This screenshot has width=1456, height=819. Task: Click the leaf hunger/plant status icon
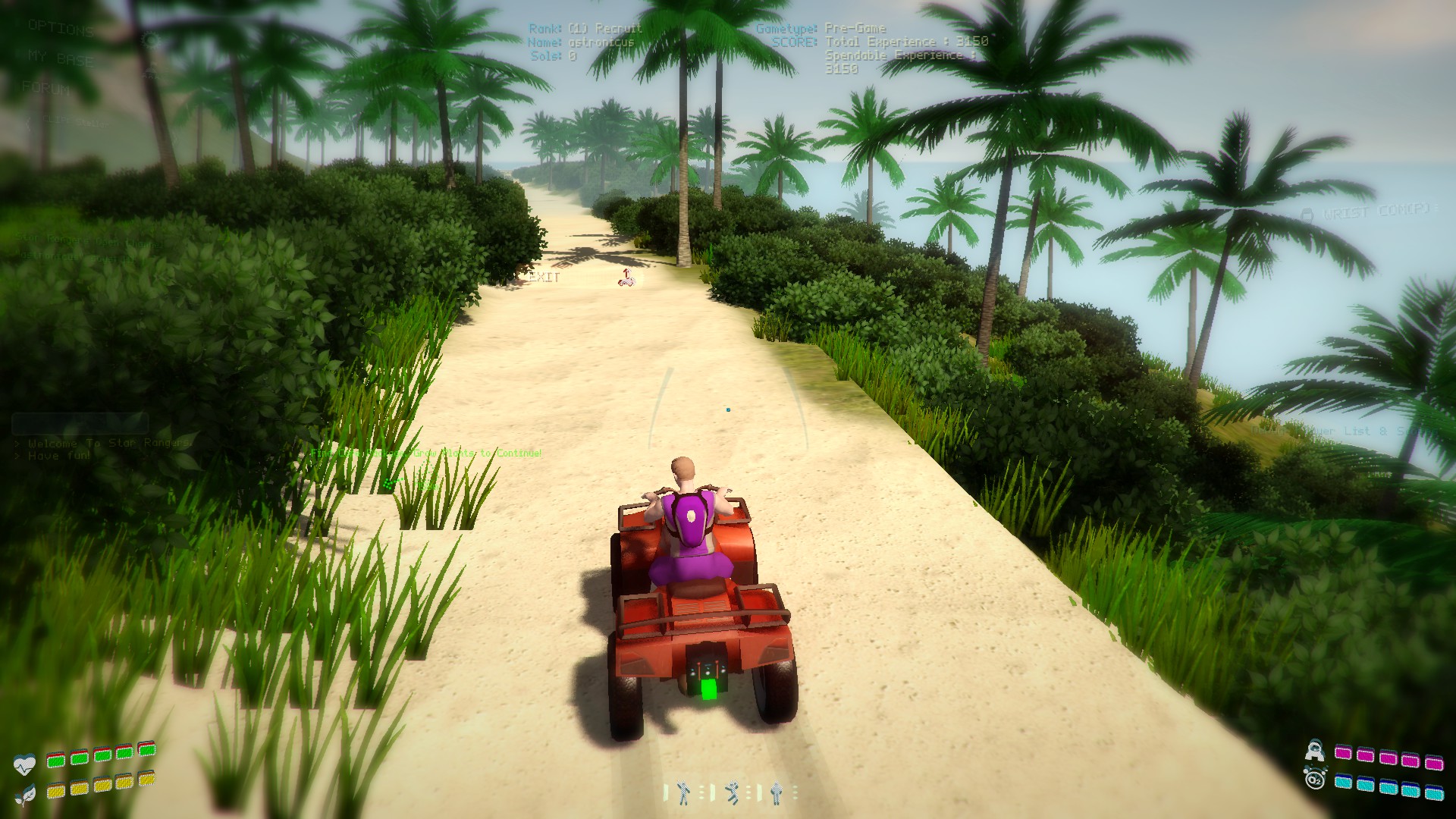[x=26, y=794]
